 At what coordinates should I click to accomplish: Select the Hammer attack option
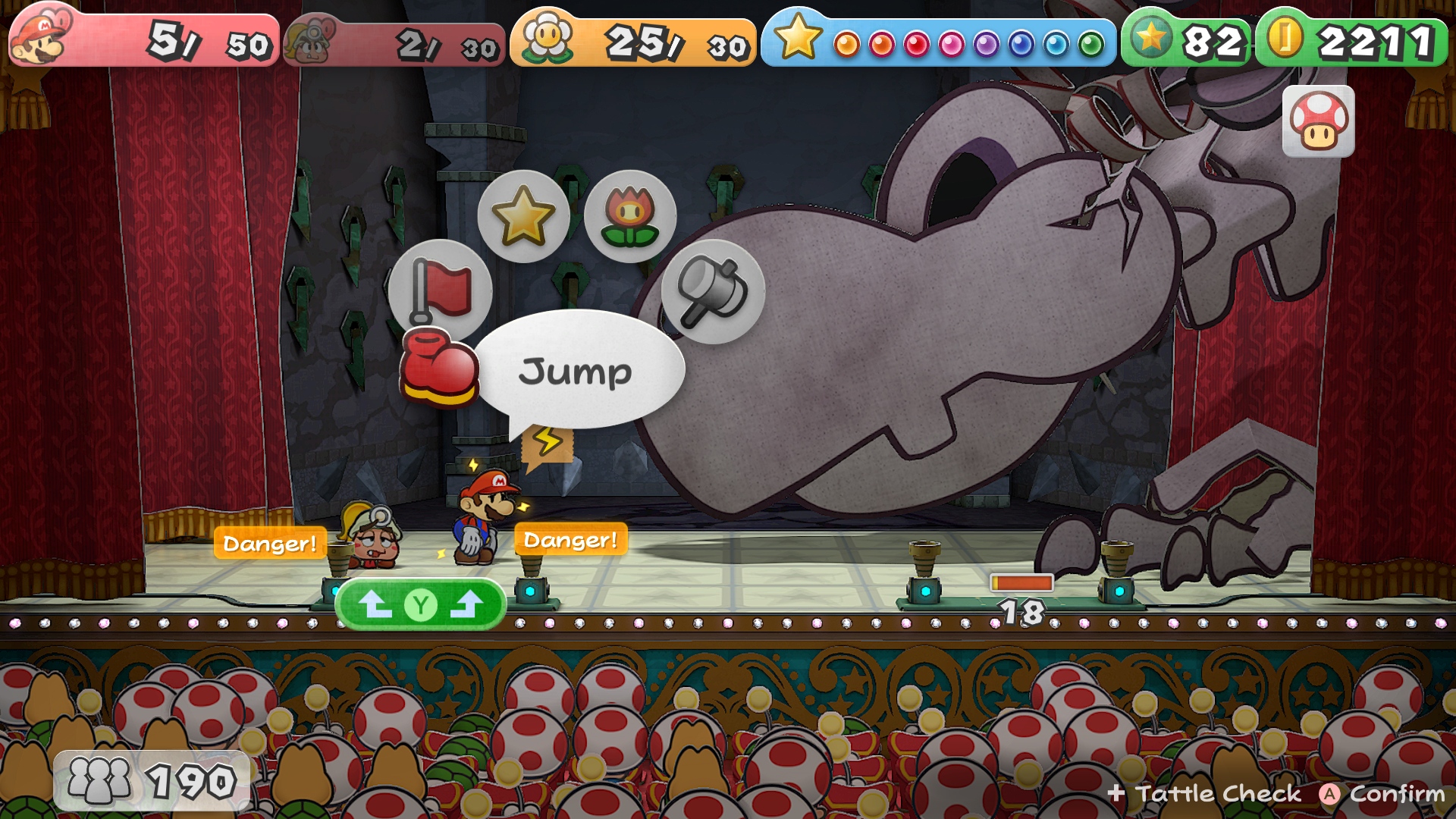[712, 291]
